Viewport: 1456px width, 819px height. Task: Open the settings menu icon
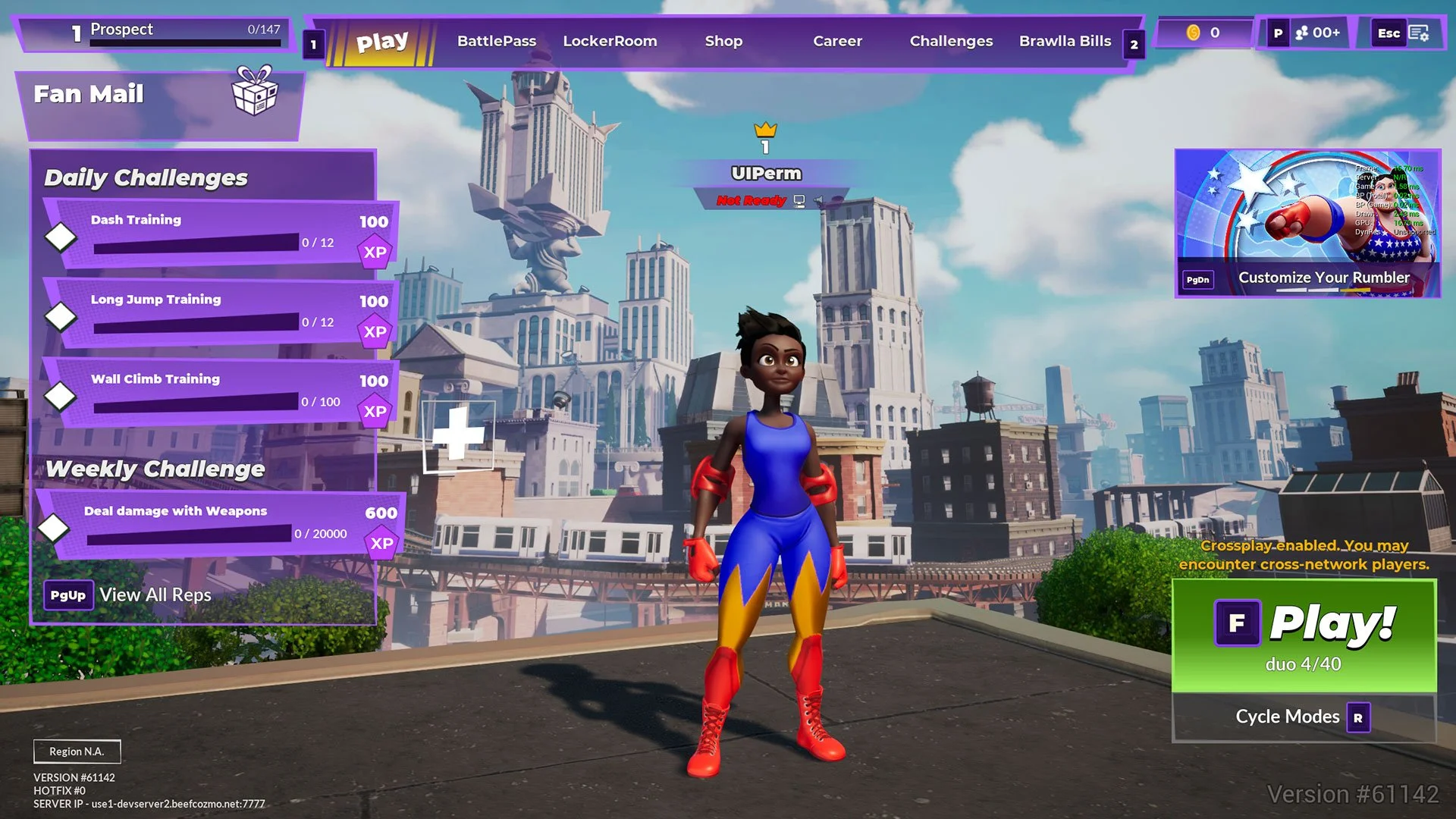(x=1418, y=33)
